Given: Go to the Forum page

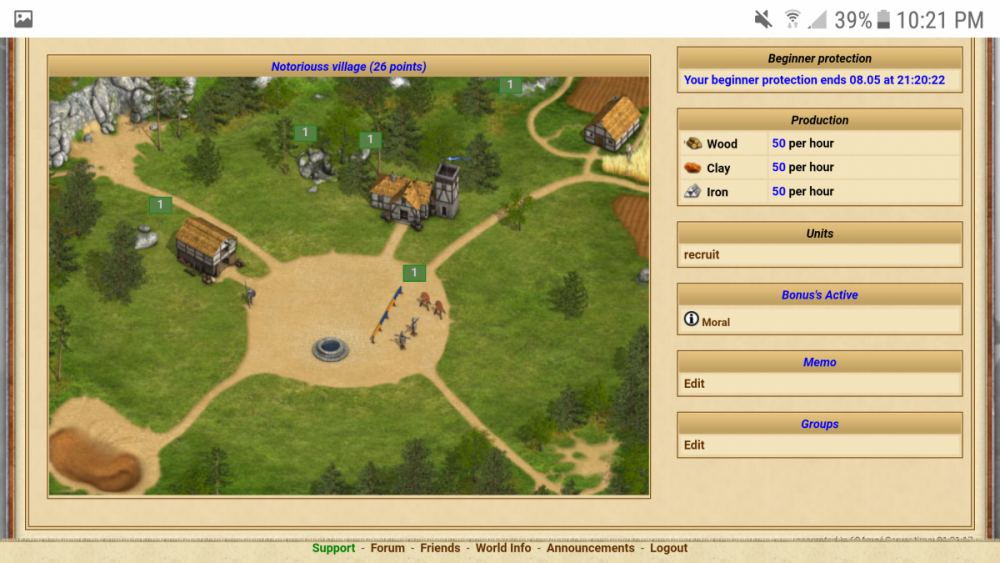Looking at the screenshot, I should tap(388, 548).
